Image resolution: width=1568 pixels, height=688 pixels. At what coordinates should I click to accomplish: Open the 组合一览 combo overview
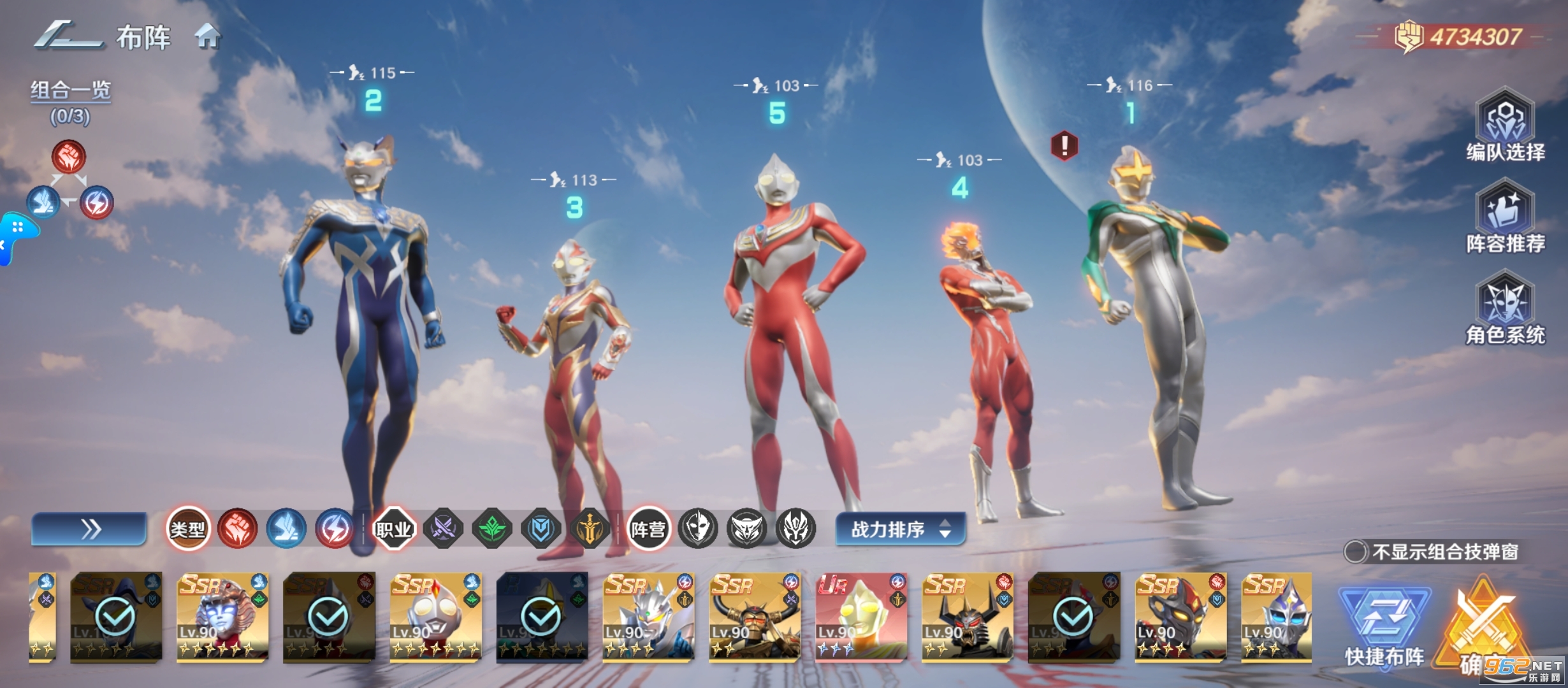point(71,91)
